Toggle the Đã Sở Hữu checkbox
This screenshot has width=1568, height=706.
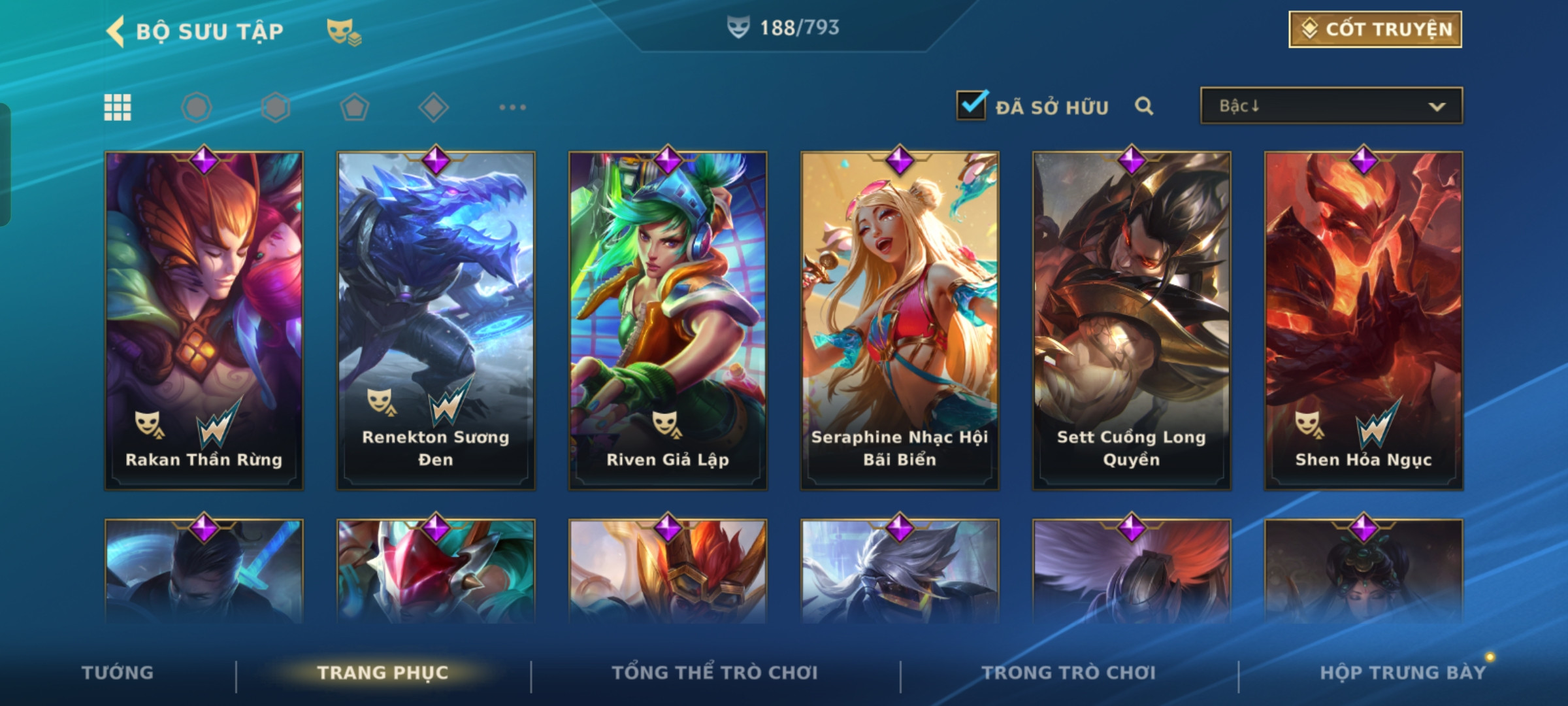pos(972,105)
